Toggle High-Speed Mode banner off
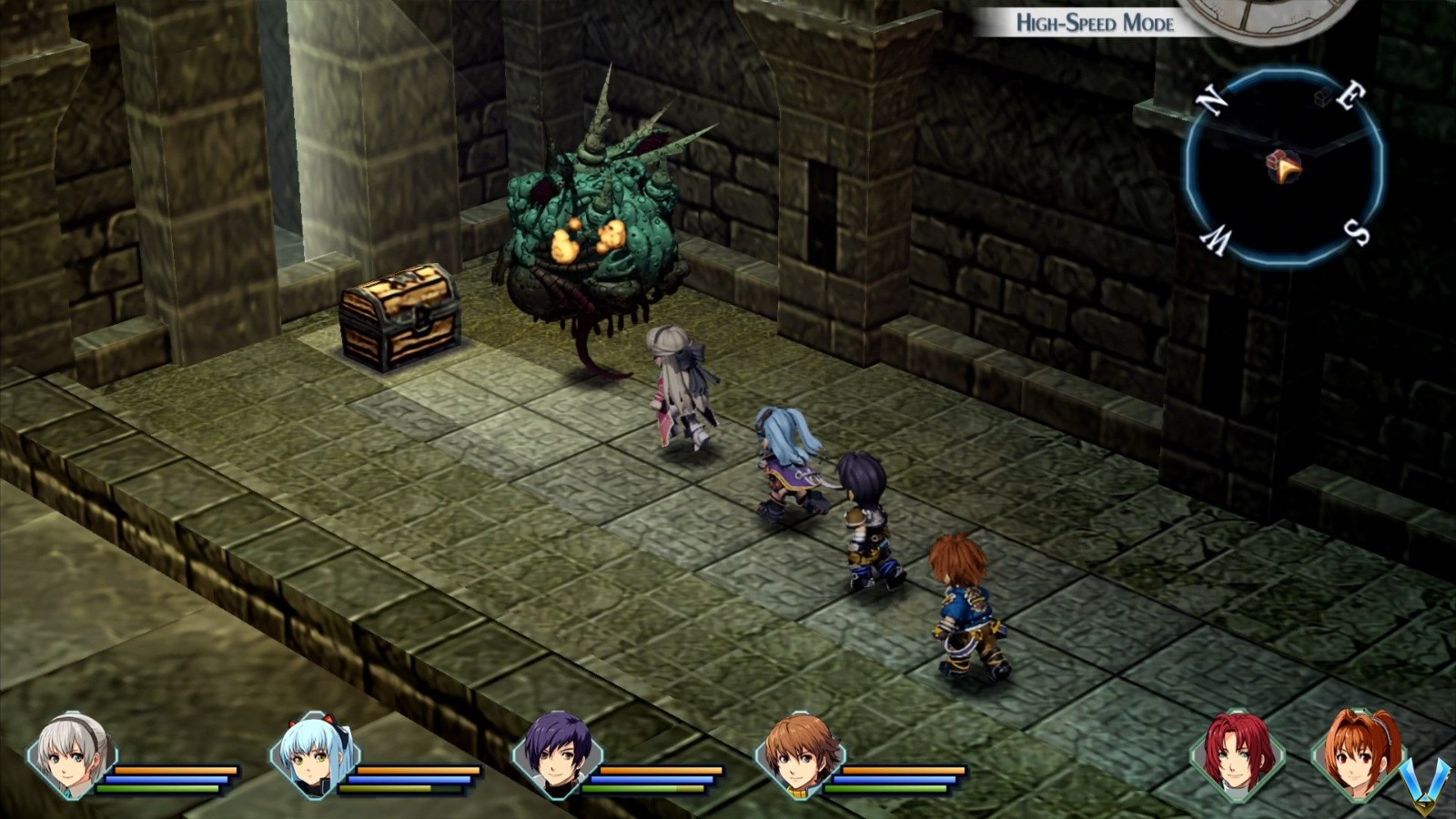The image size is (1456, 819). point(1095,22)
